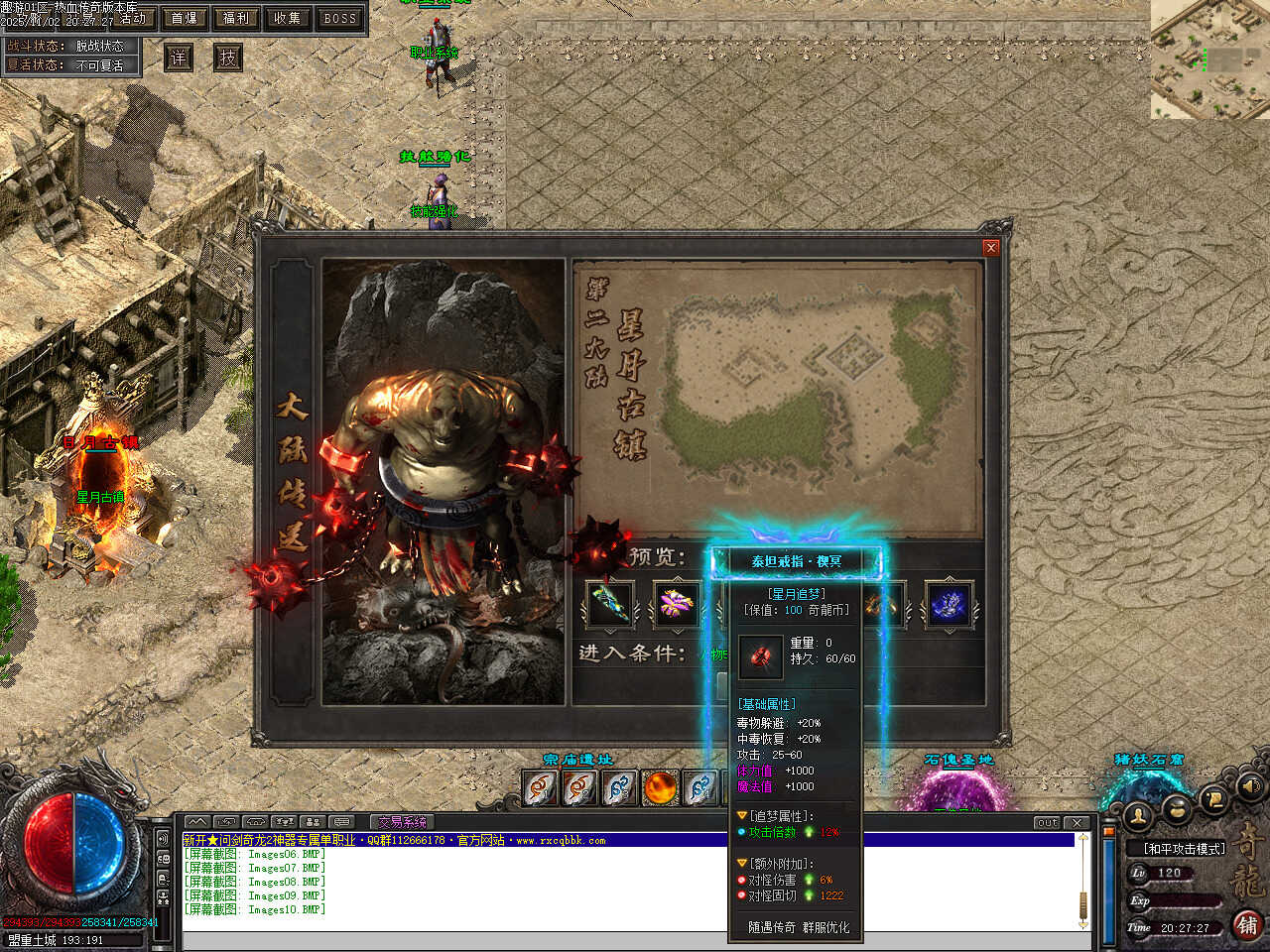Close the chat panel with the X button

pyautogui.click(x=1078, y=823)
